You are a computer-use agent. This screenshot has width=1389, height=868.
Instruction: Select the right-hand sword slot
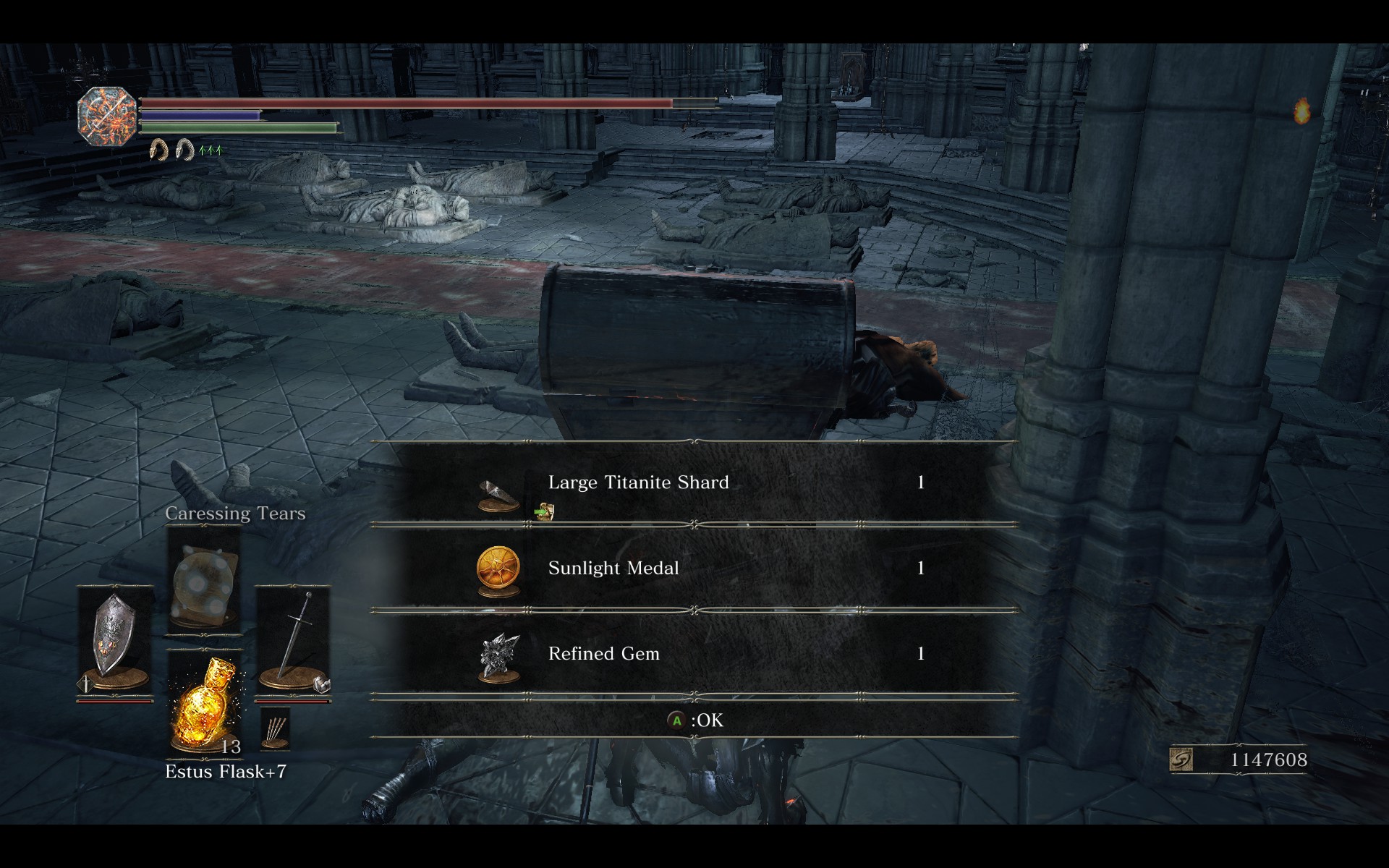pos(293,640)
